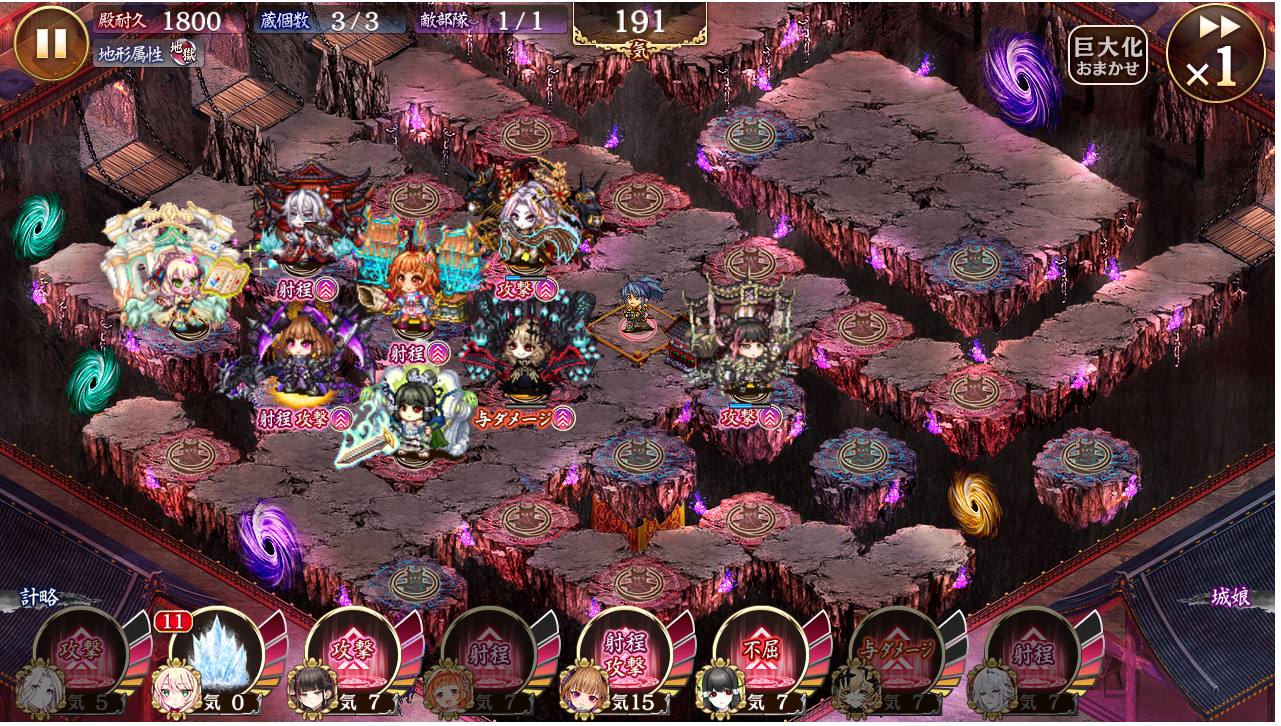Image resolution: width=1281 pixels, height=726 pixels.
Task: Tap the 巨大化 おまかせ auto-enlarge button
Action: point(1107,55)
